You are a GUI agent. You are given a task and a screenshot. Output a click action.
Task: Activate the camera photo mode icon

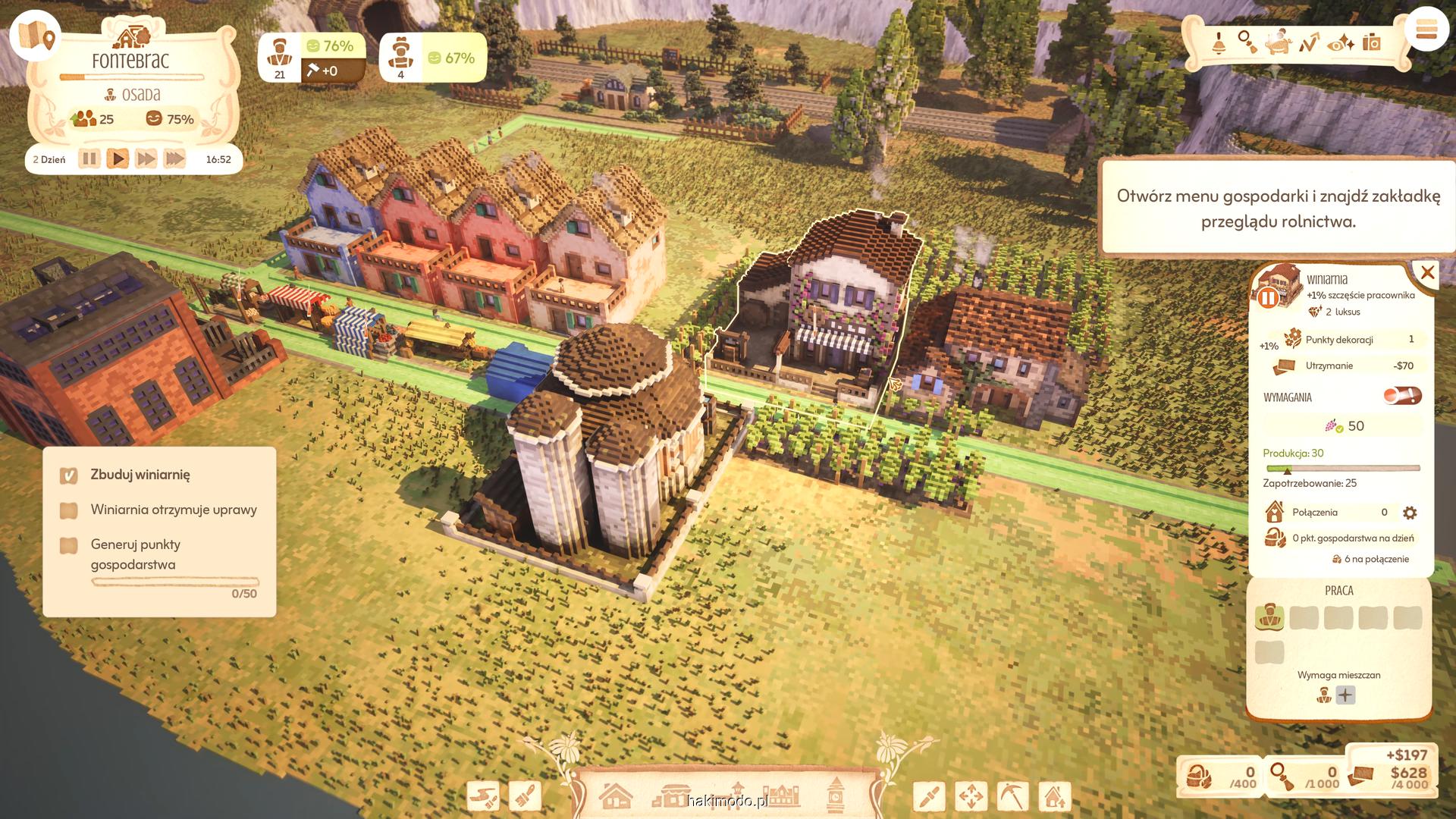[x=1371, y=42]
